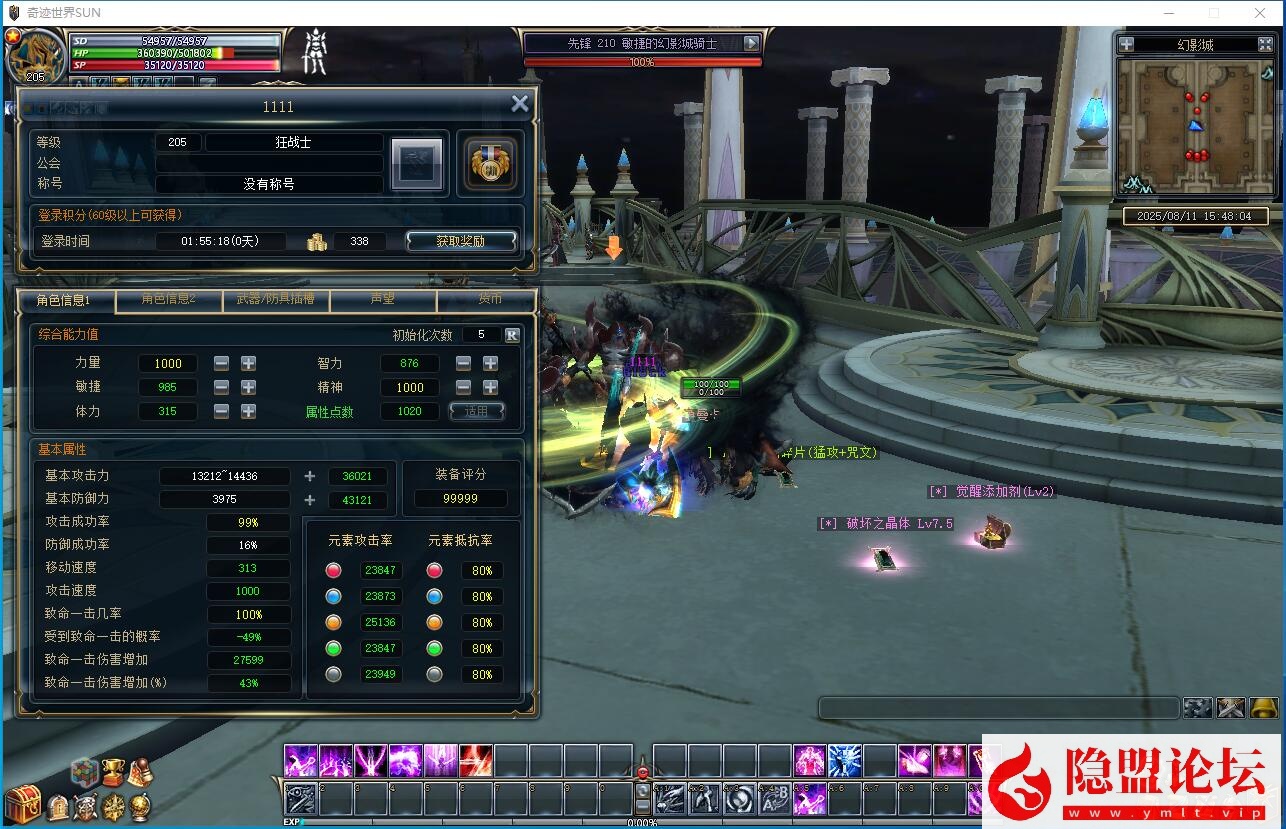Select the 货币 currency tab

[x=489, y=299]
